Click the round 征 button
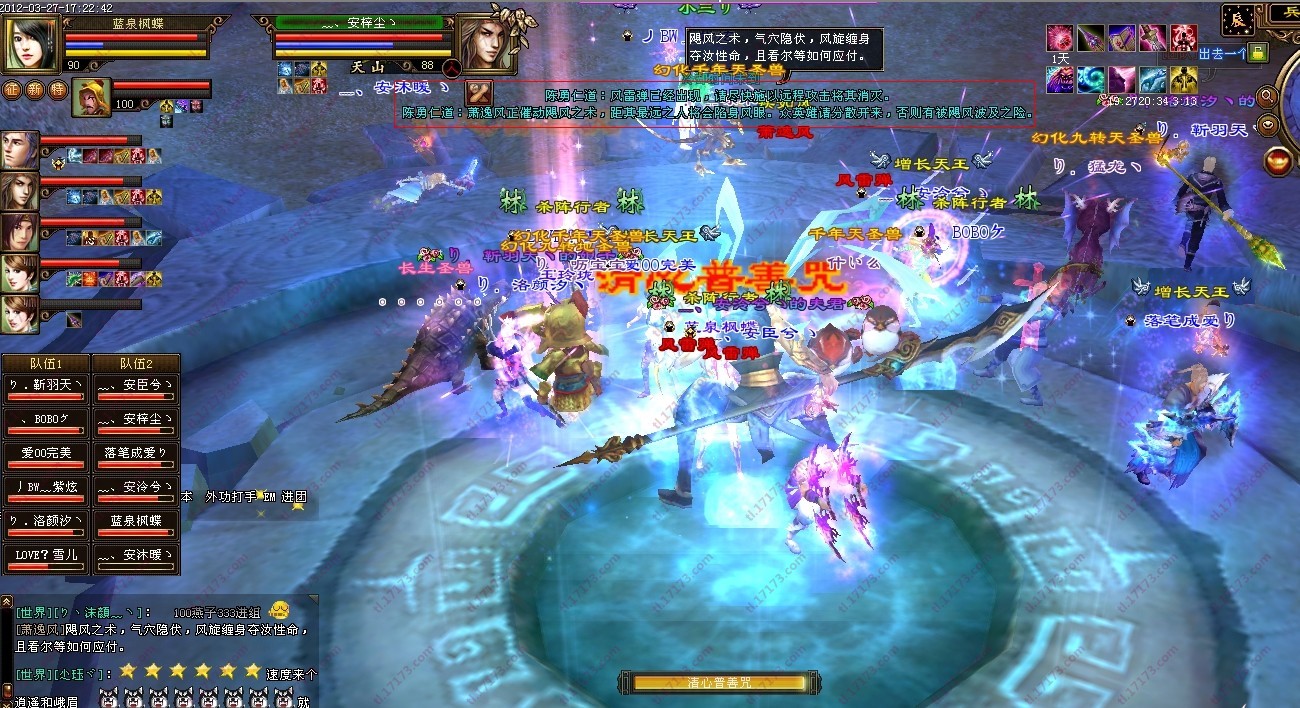Image resolution: width=1300 pixels, height=708 pixels. 12,89
